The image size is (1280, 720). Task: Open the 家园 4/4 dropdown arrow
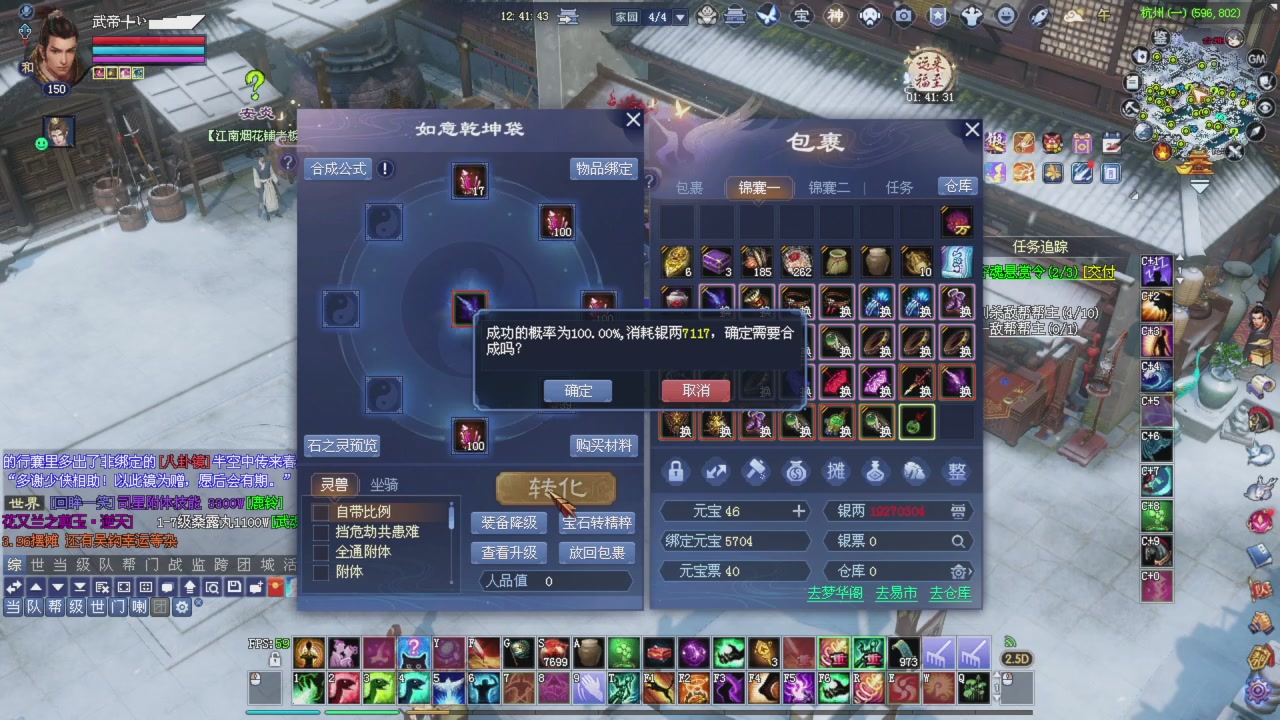tap(680, 16)
